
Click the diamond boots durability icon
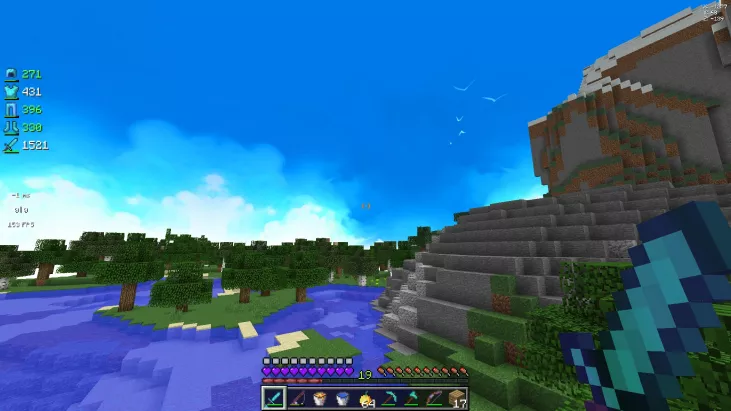coord(11,128)
